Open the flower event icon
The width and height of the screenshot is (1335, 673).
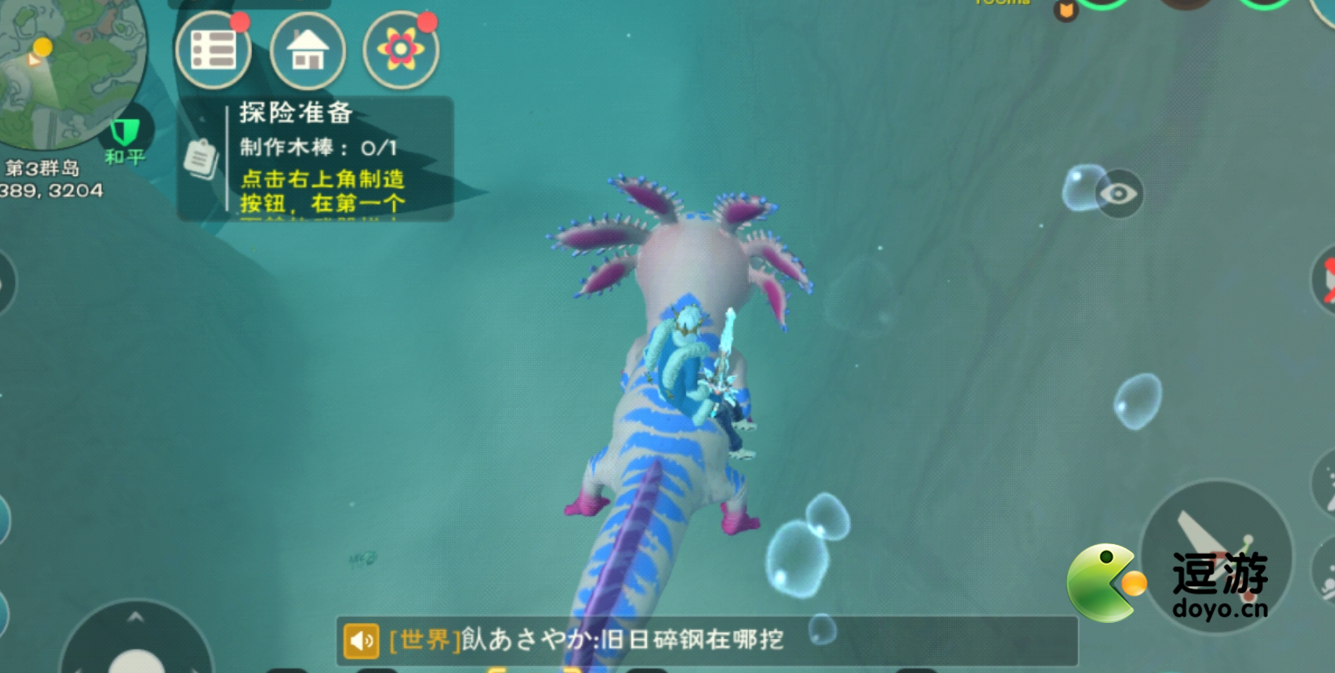click(401, 50)
